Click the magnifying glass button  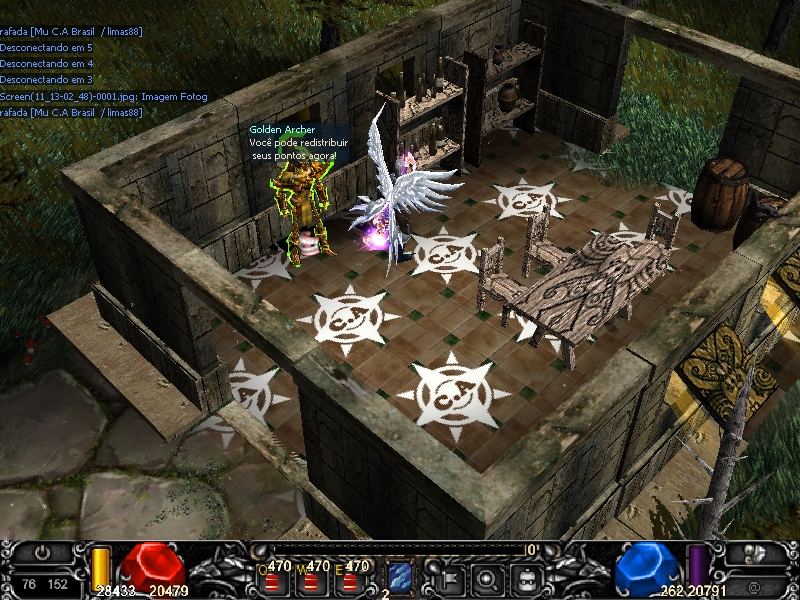pos(487,577)
